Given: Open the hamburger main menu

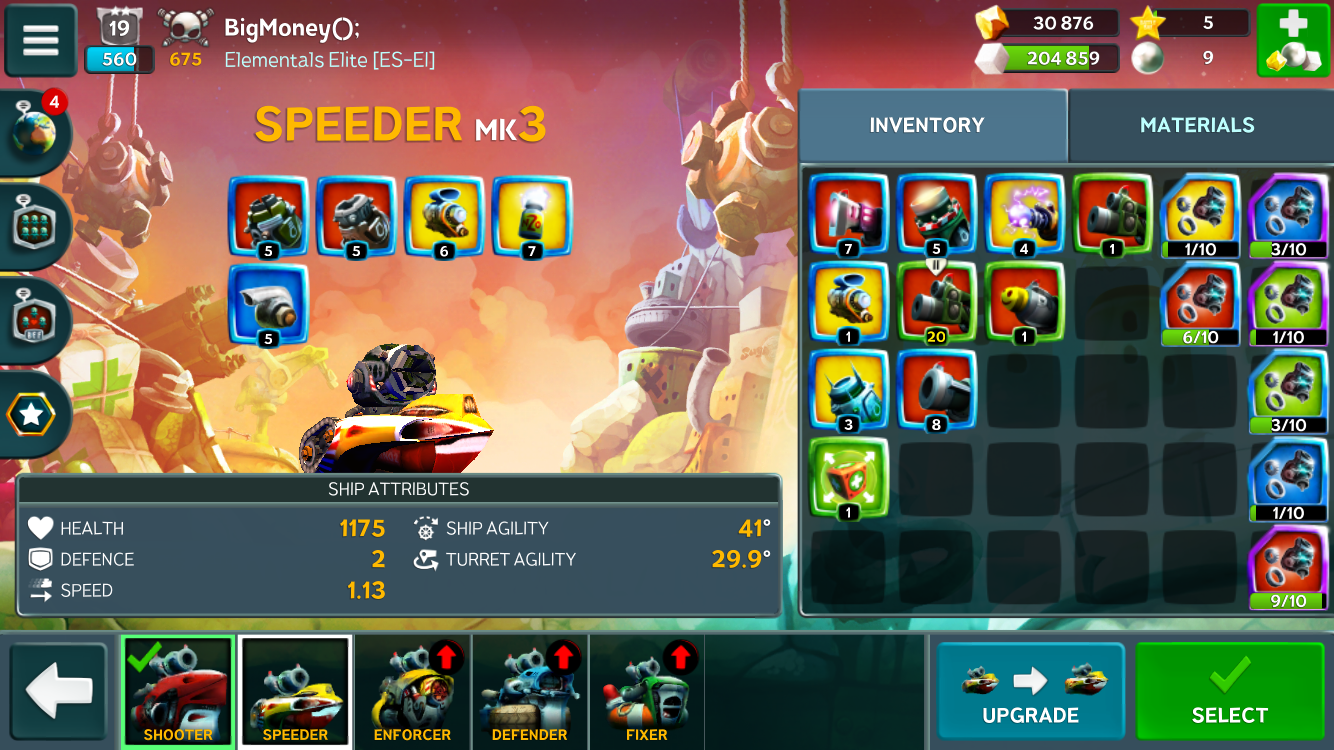Looking at the screenshot, I should (x=41, y=41).
